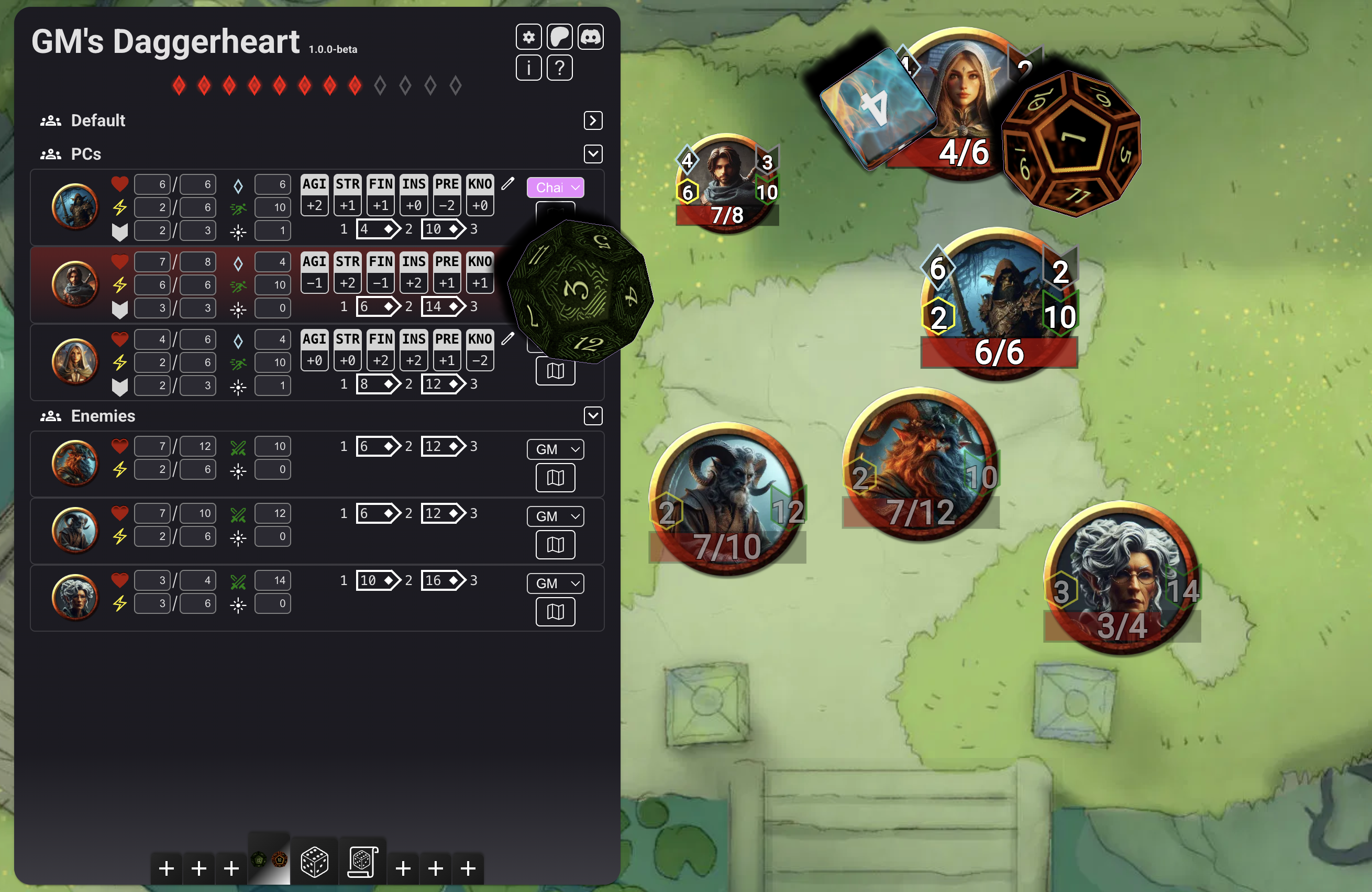The image size is (1372, 892).
Task: Select the blonde elf PC's portrait in the list
Action: [75, 361]
